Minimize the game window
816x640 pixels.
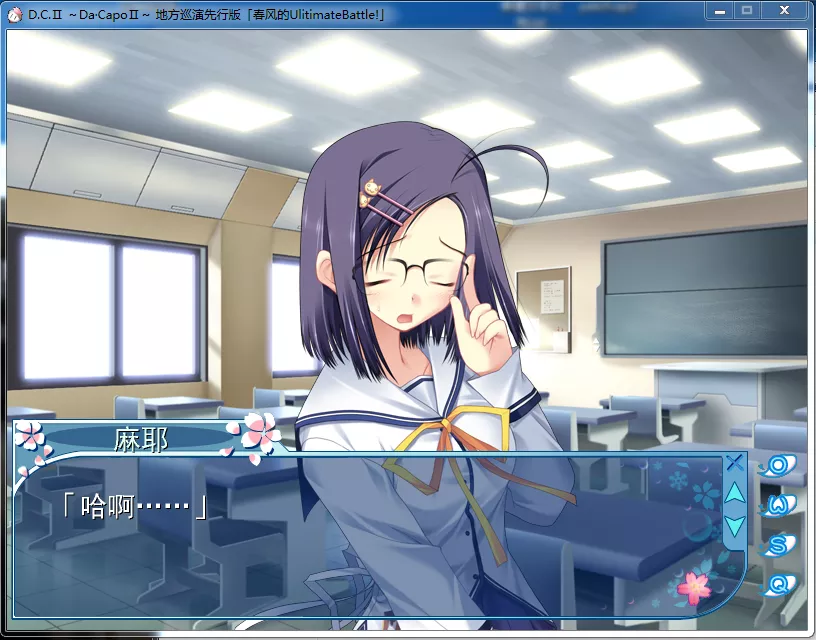pyautogui.click(x=720, y=11)
